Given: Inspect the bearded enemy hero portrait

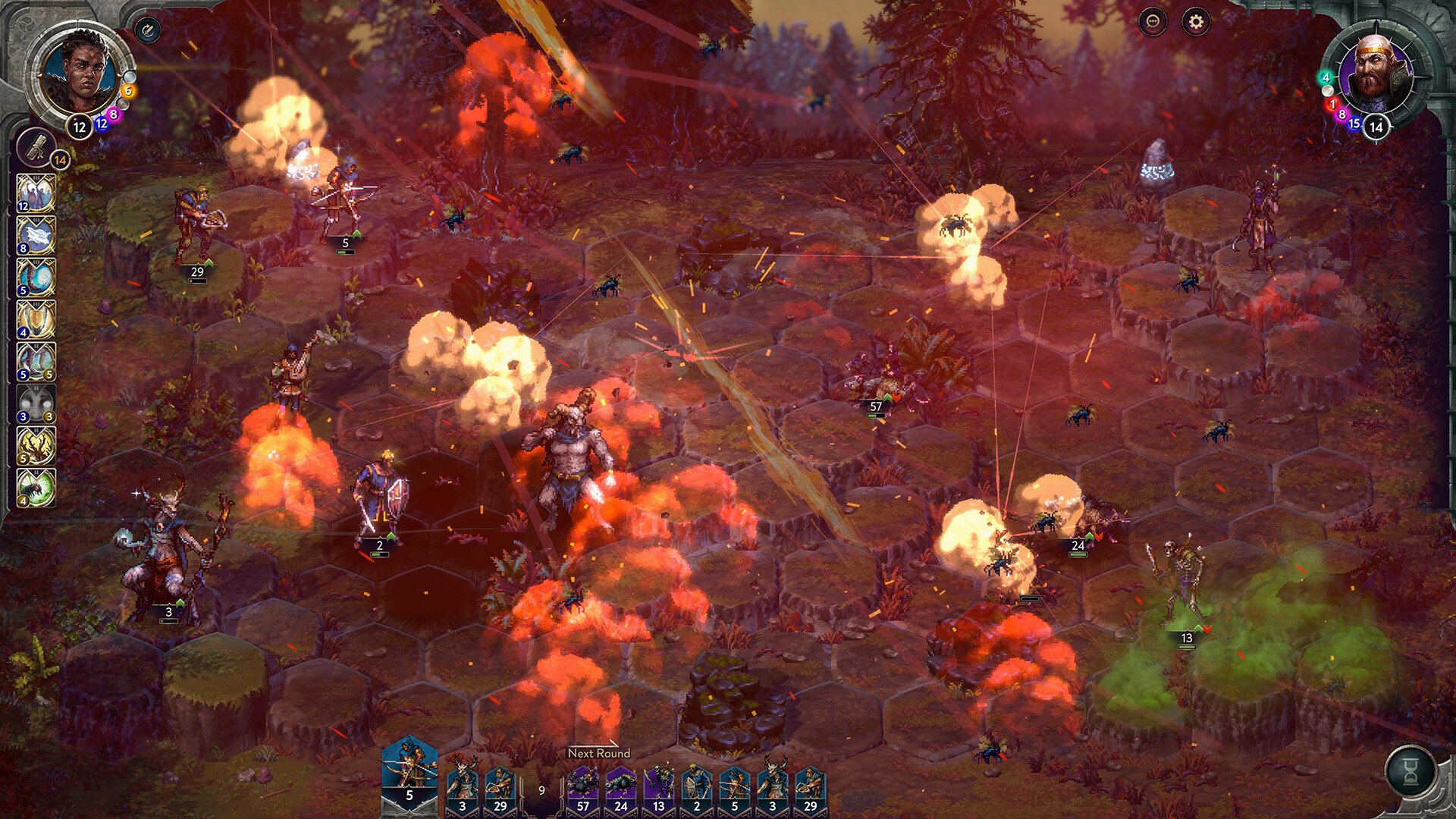Looking at the screenshot, I should tap(1373, 74).
